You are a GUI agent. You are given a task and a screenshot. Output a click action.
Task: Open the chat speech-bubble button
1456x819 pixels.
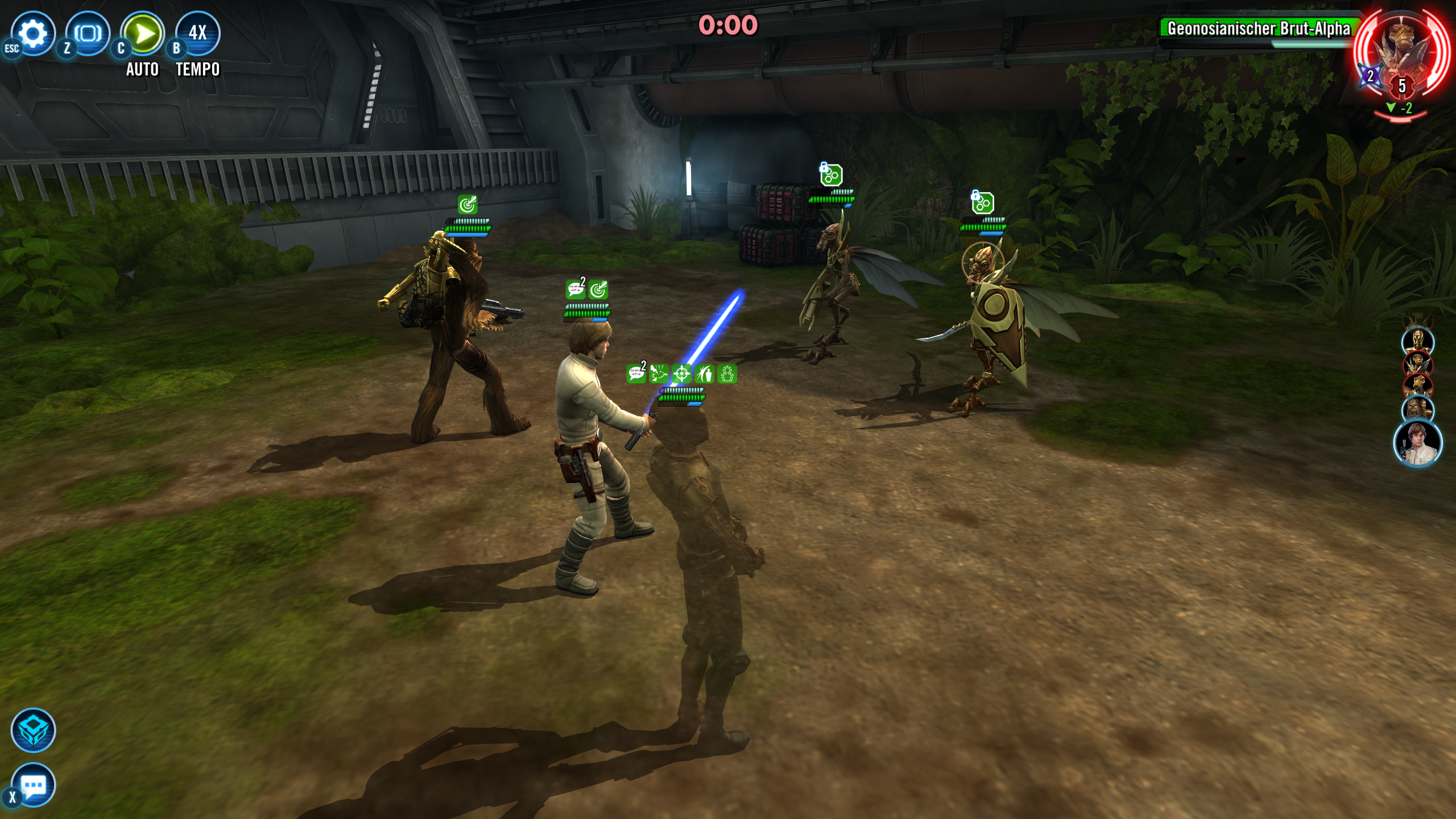pos(33,785)
